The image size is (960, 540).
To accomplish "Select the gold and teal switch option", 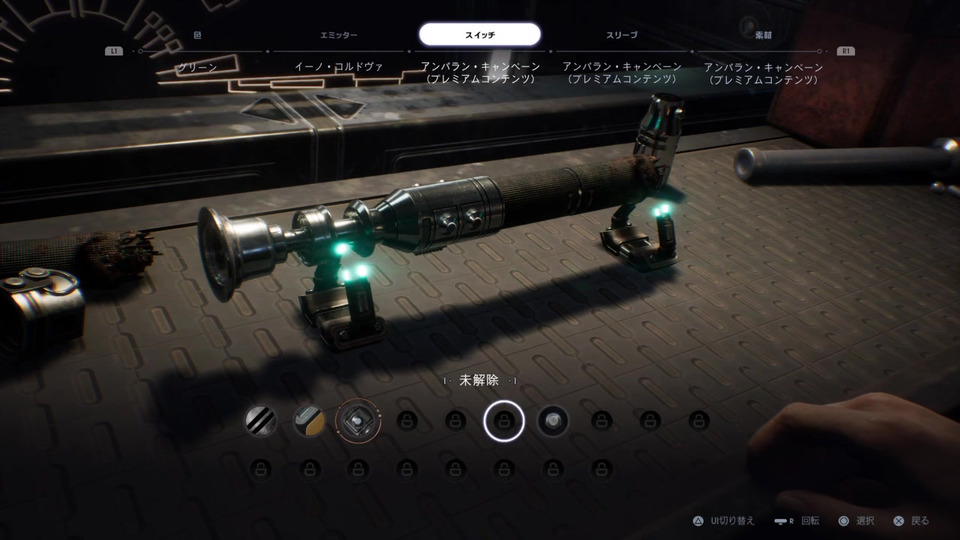I will 309,421.
